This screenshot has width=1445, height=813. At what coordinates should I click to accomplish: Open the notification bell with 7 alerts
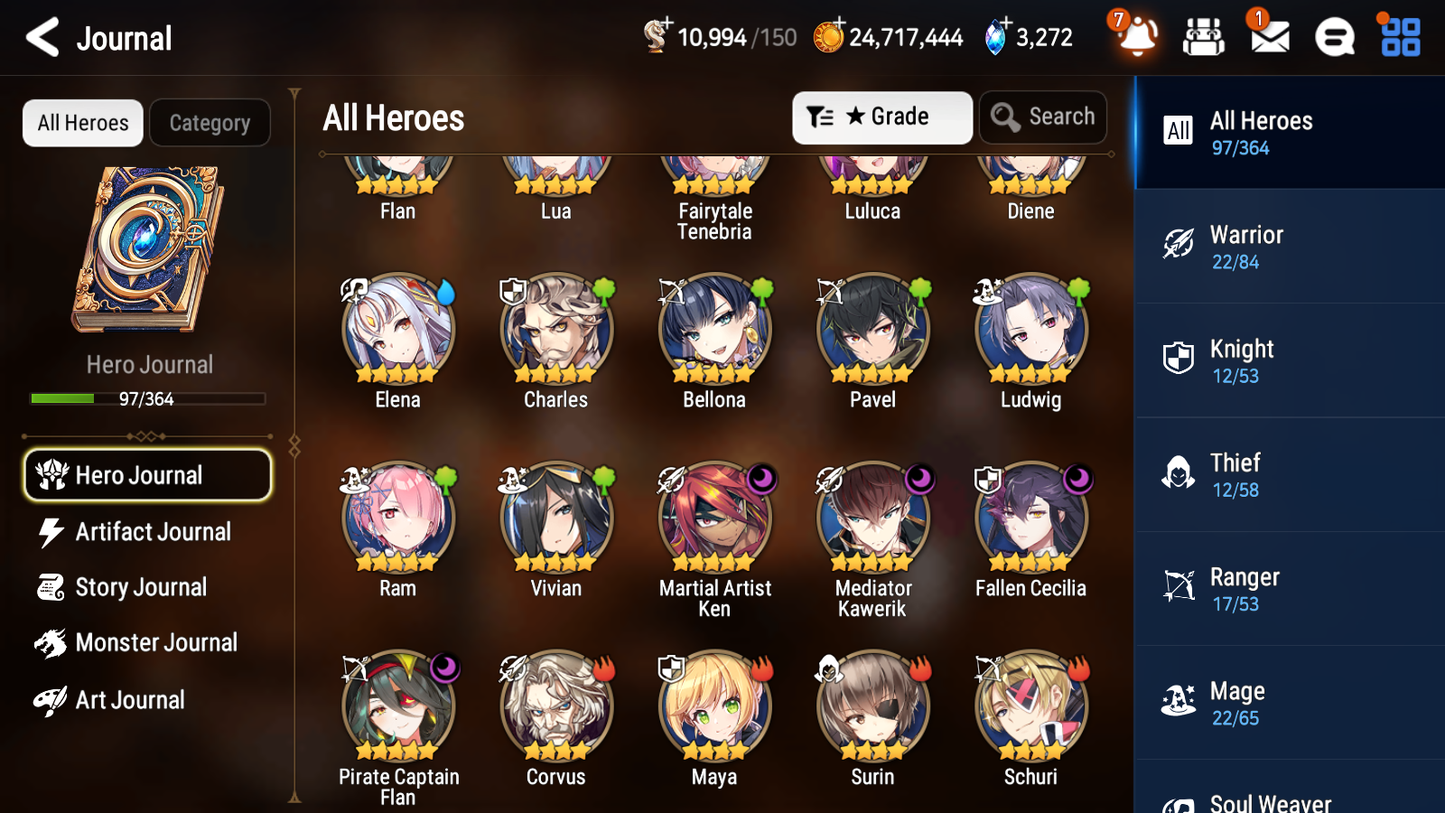(1136, 37)
